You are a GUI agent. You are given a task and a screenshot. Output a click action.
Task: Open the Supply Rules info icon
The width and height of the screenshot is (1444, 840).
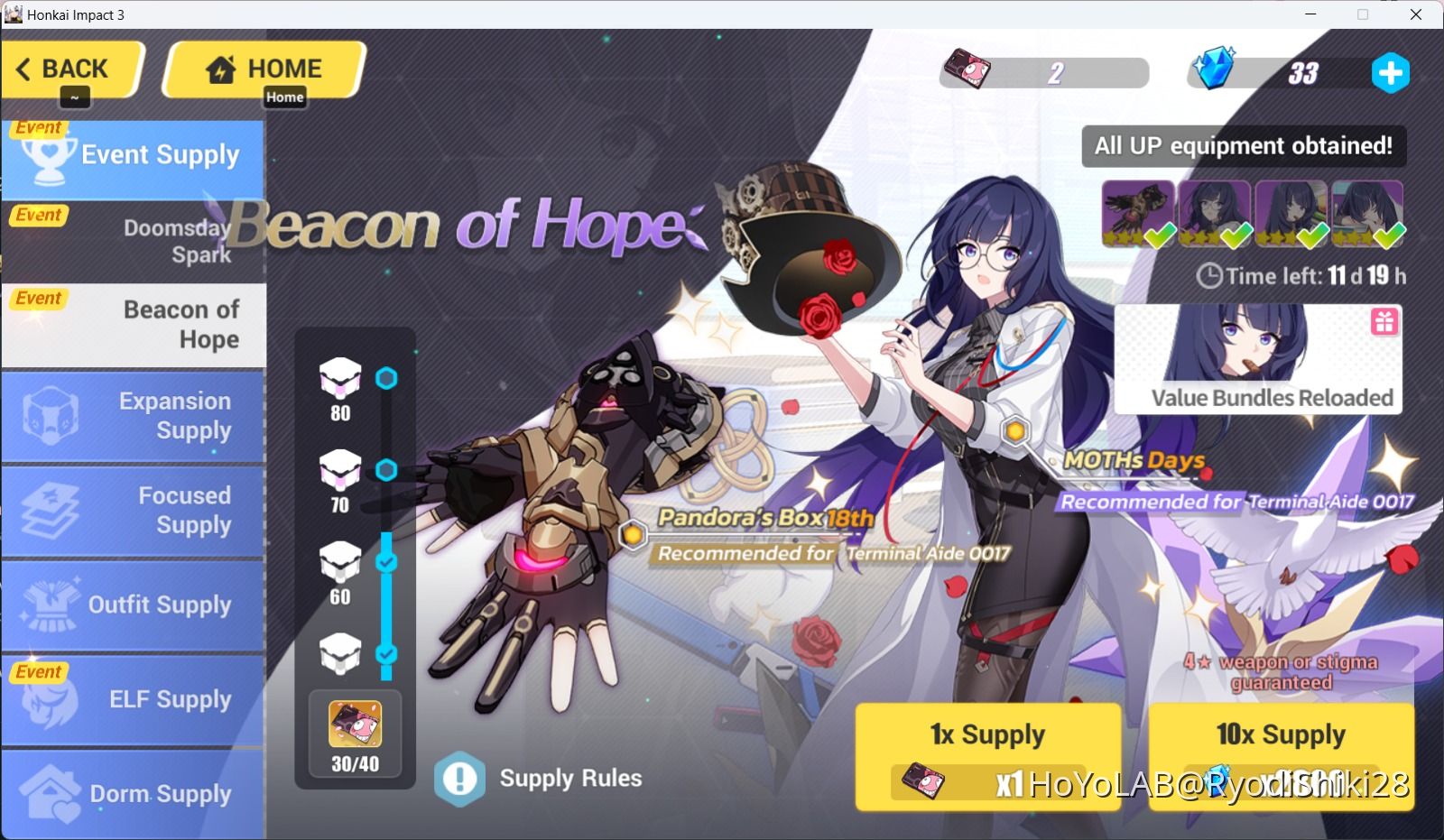point(459,778)
